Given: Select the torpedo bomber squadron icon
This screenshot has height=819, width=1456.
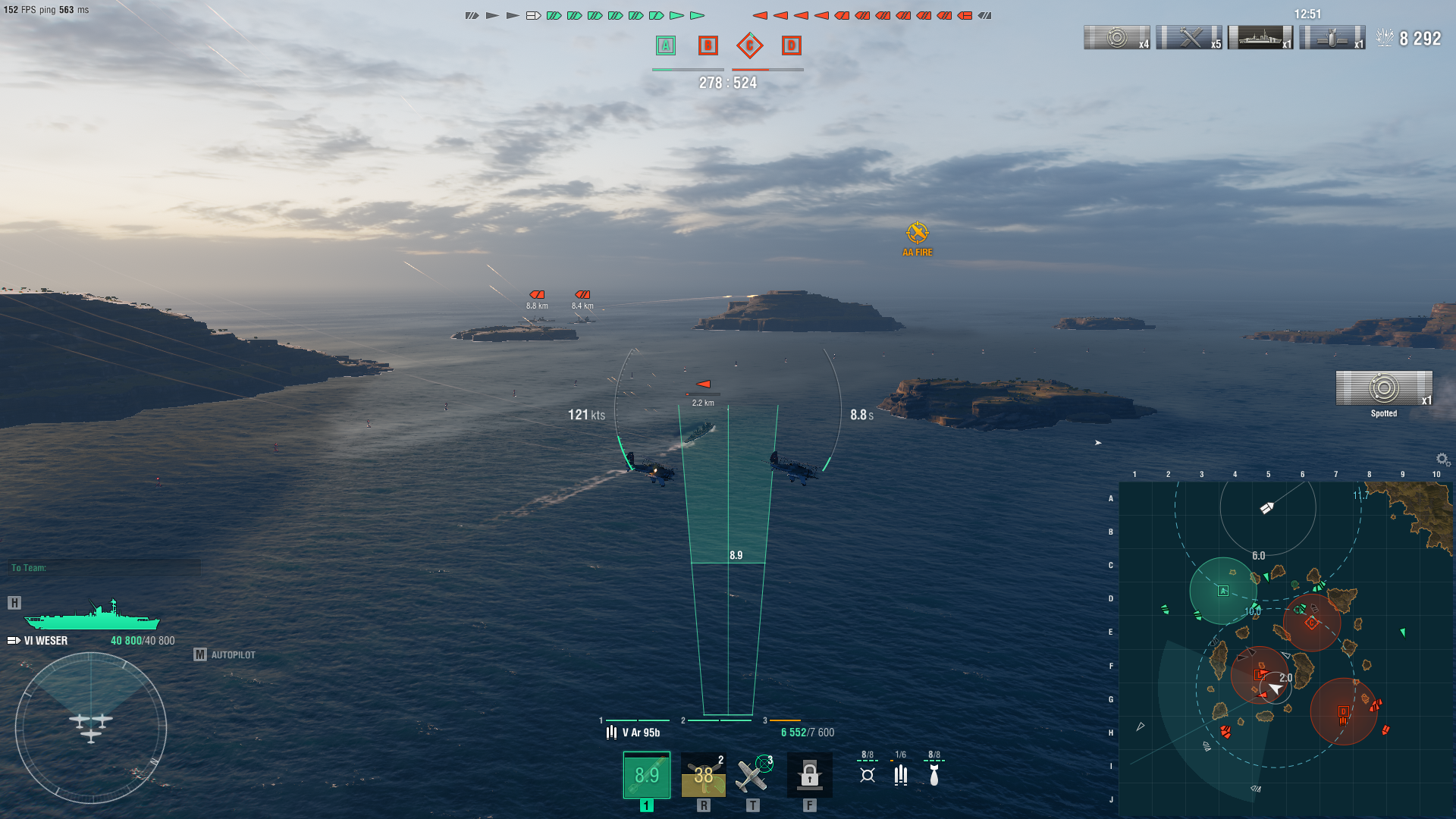Looking at the screenshot, I should pos(868,774).
